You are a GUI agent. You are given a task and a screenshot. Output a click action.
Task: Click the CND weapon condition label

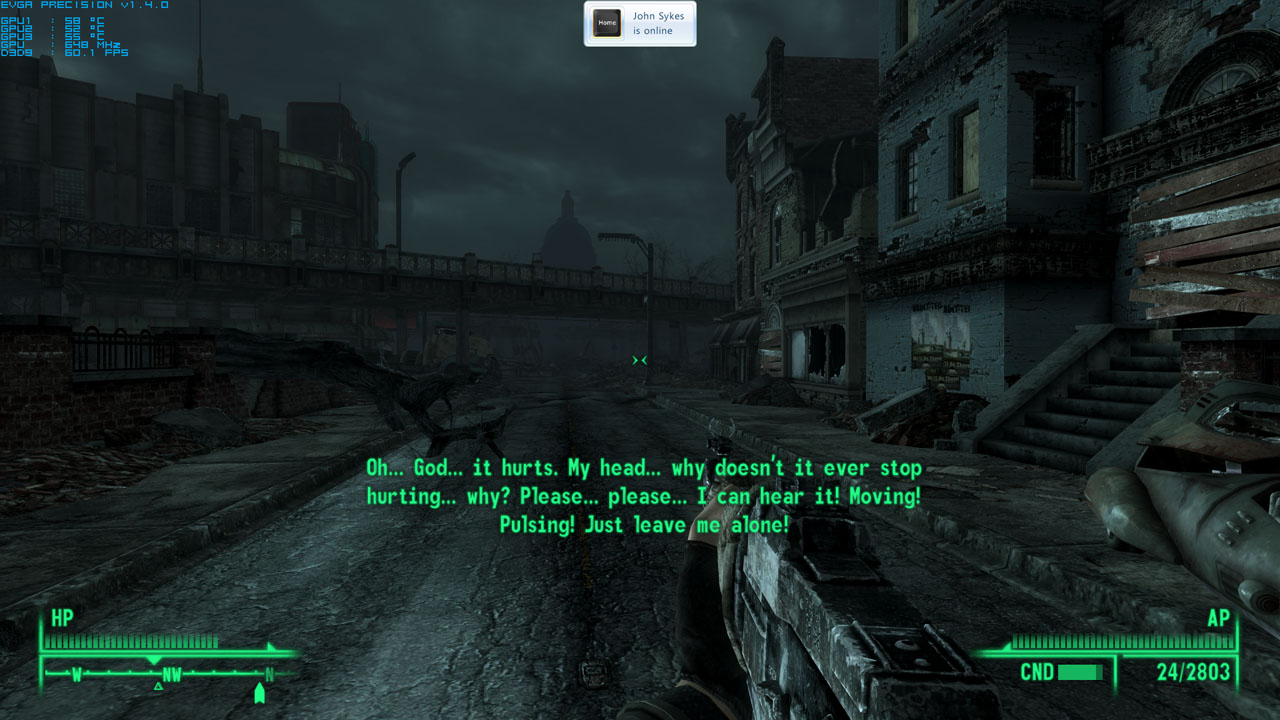[x=1040, y=672]
